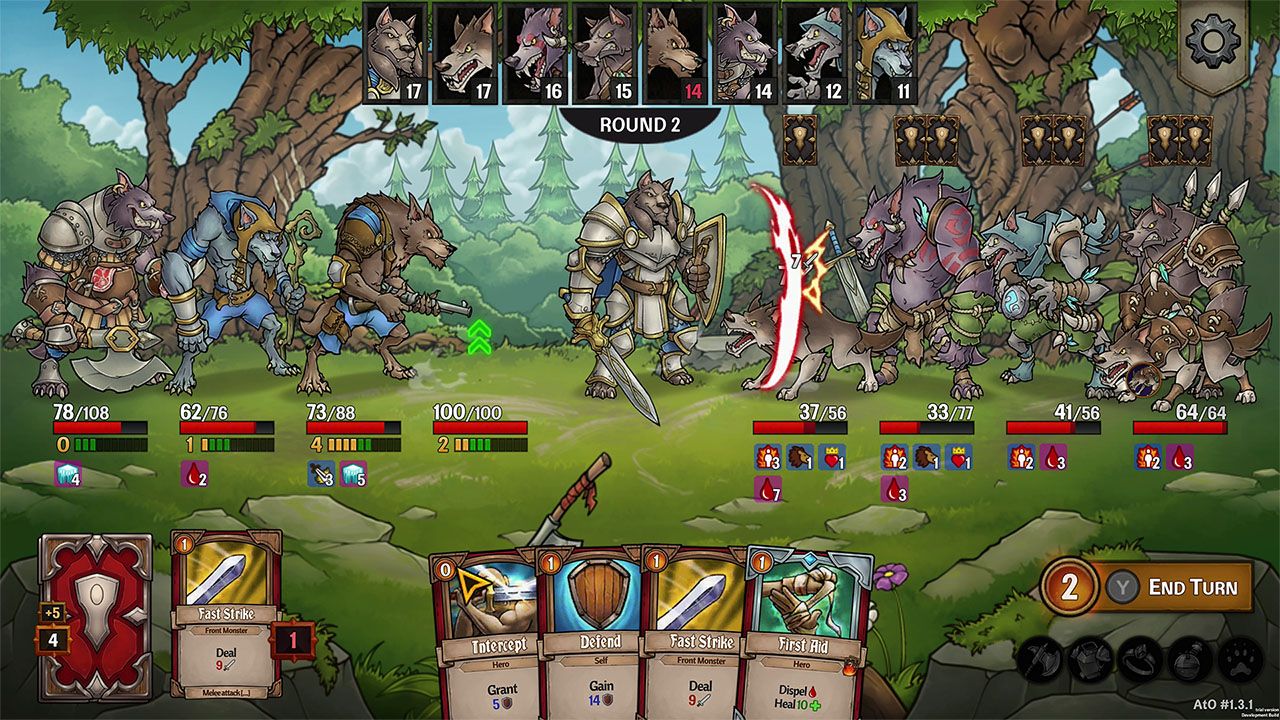Click the Round 2 banner
Image resolution: width=1280 pixels, height=720 pixels.
(639, 124)
